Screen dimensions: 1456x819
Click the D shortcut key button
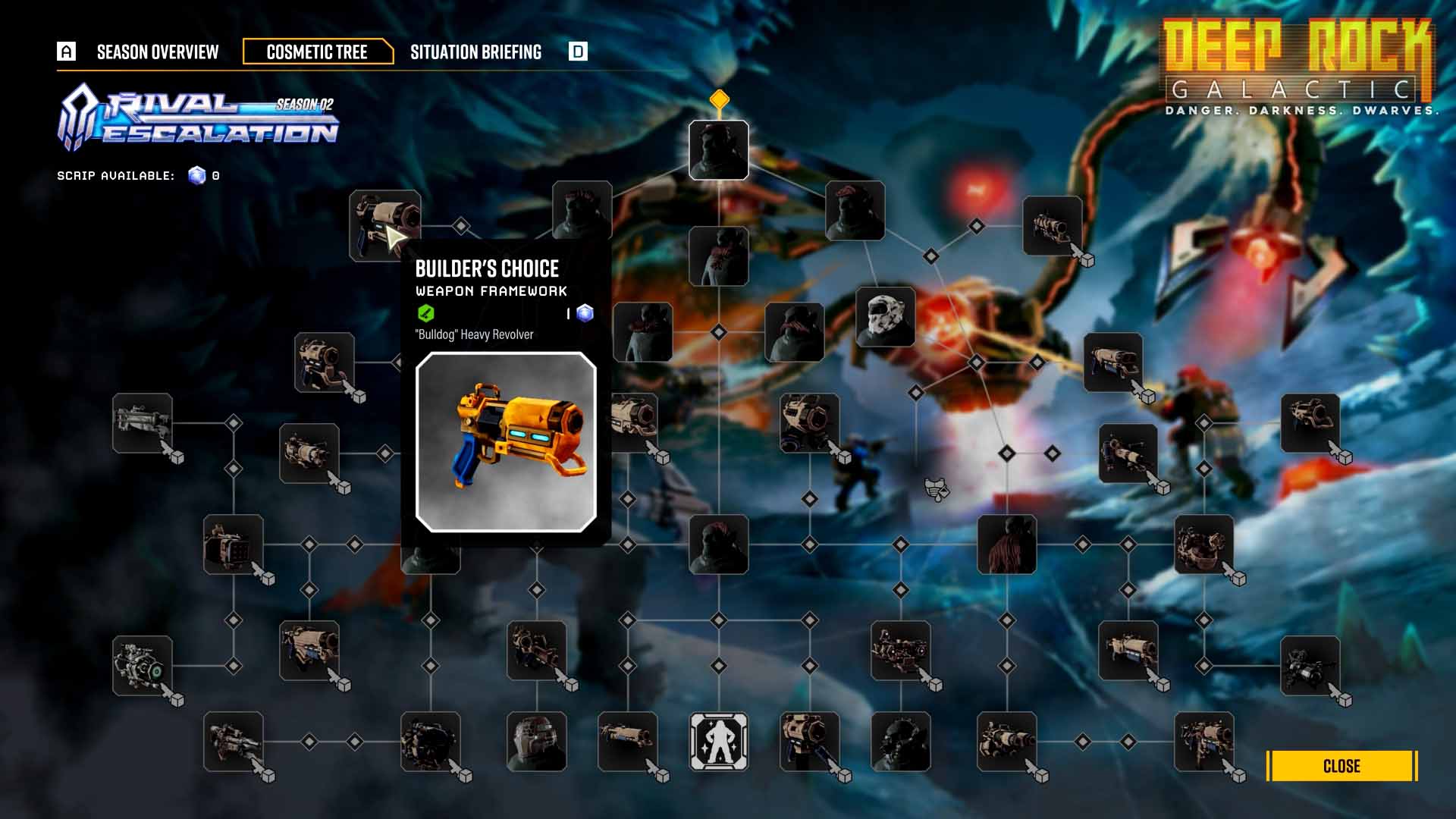(x=579, y=52)
